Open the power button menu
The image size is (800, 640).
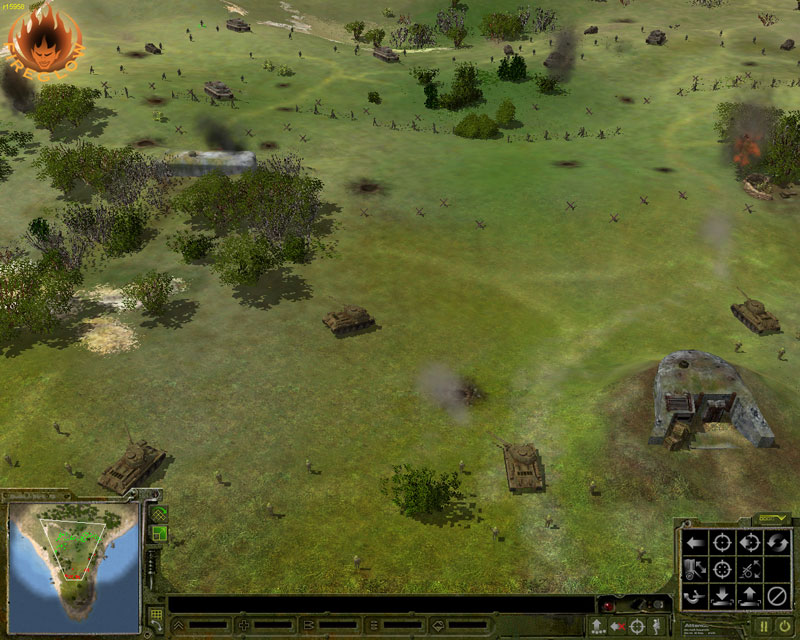tap(785, 626)
